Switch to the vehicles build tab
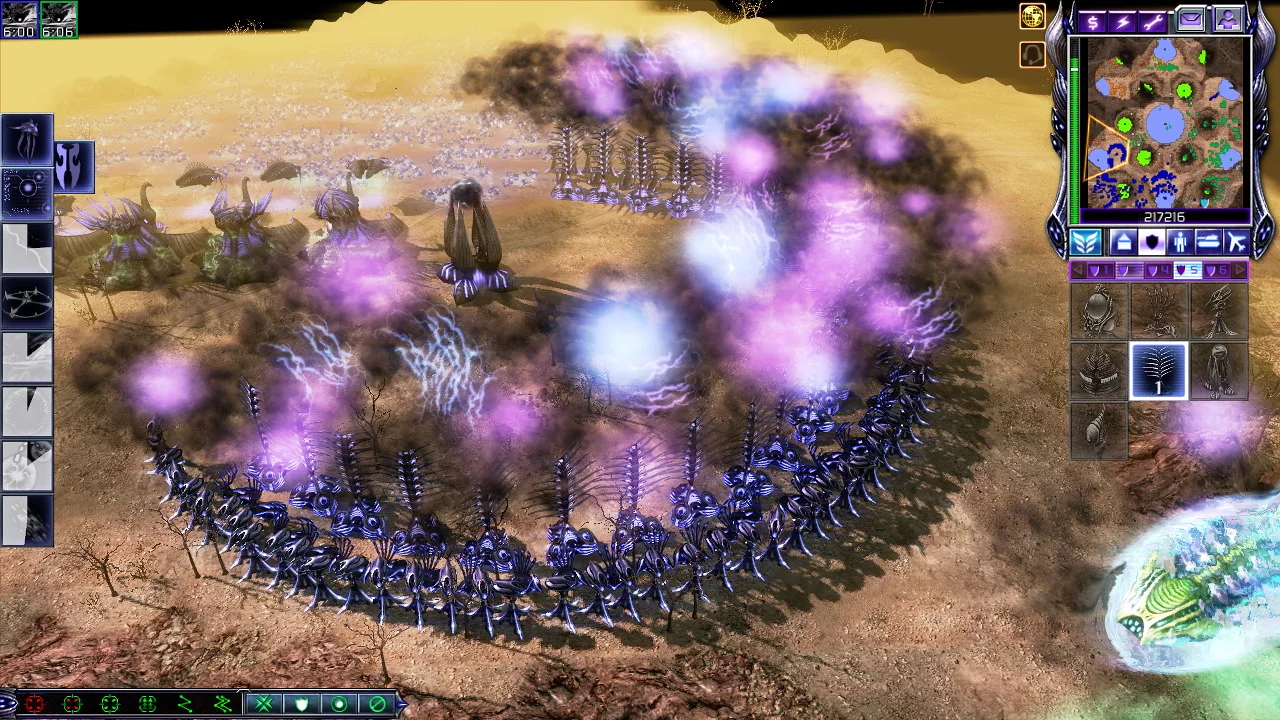 coord(1208,242)
